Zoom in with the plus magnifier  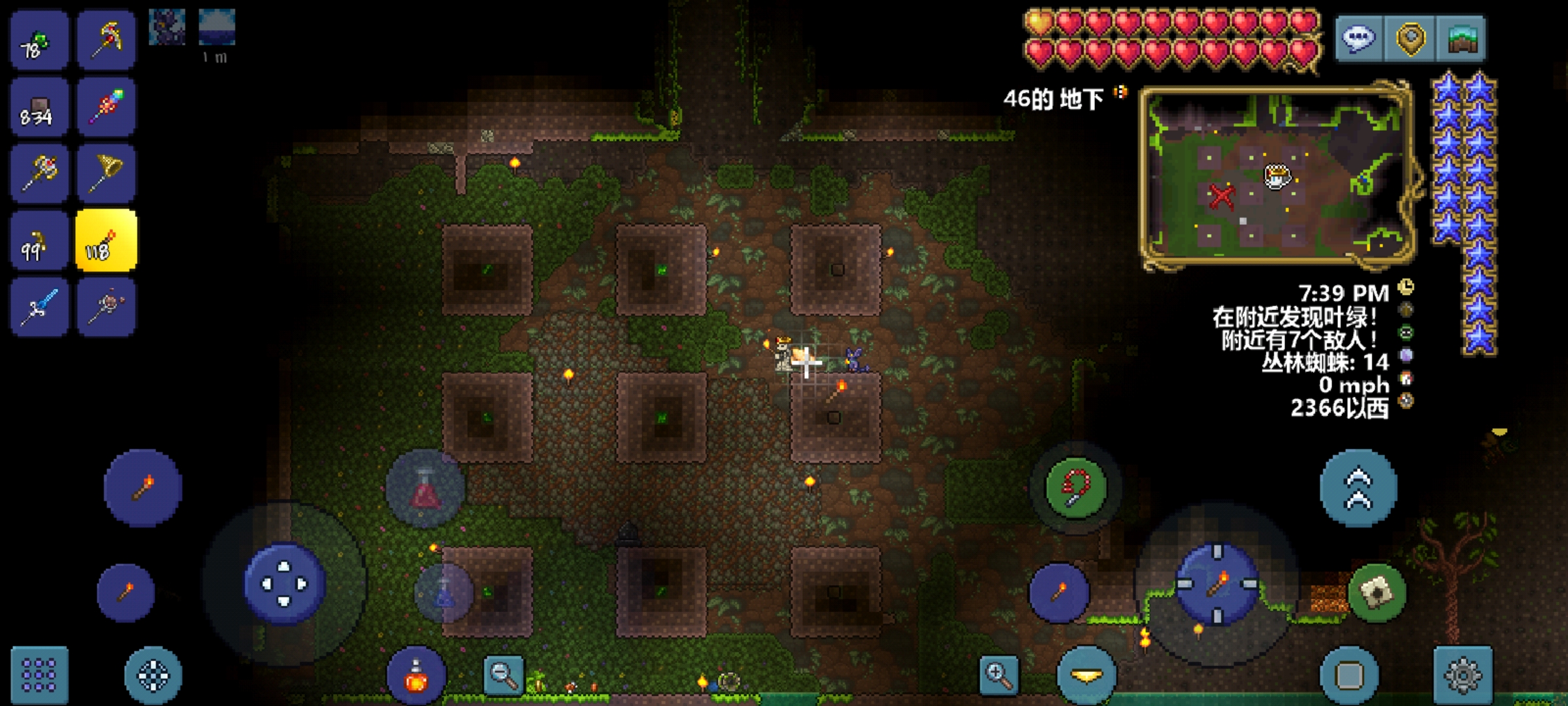[x=999, y=675]
